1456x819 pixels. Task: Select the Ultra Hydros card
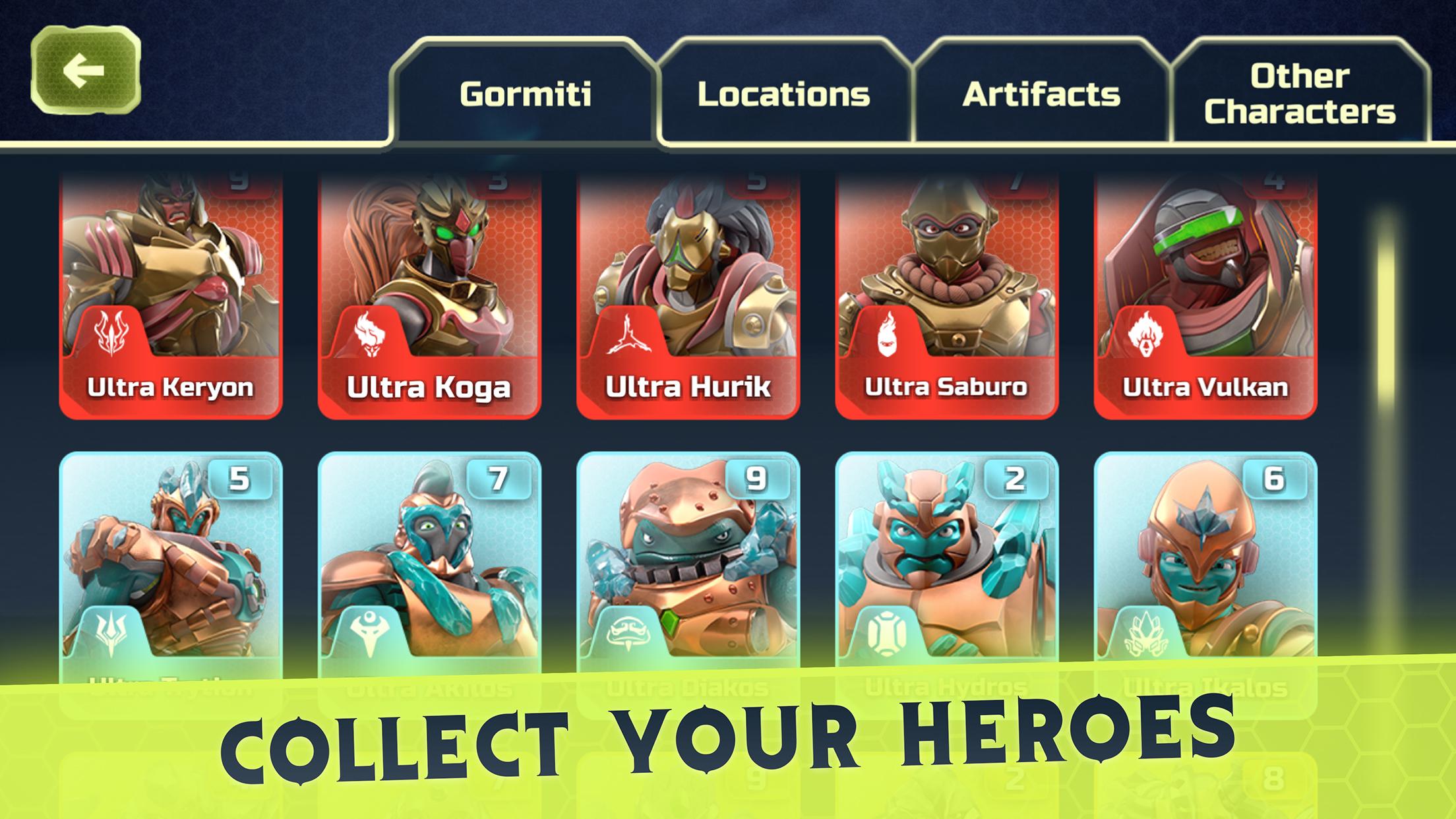pyautogui.click(x=946, y=561)
